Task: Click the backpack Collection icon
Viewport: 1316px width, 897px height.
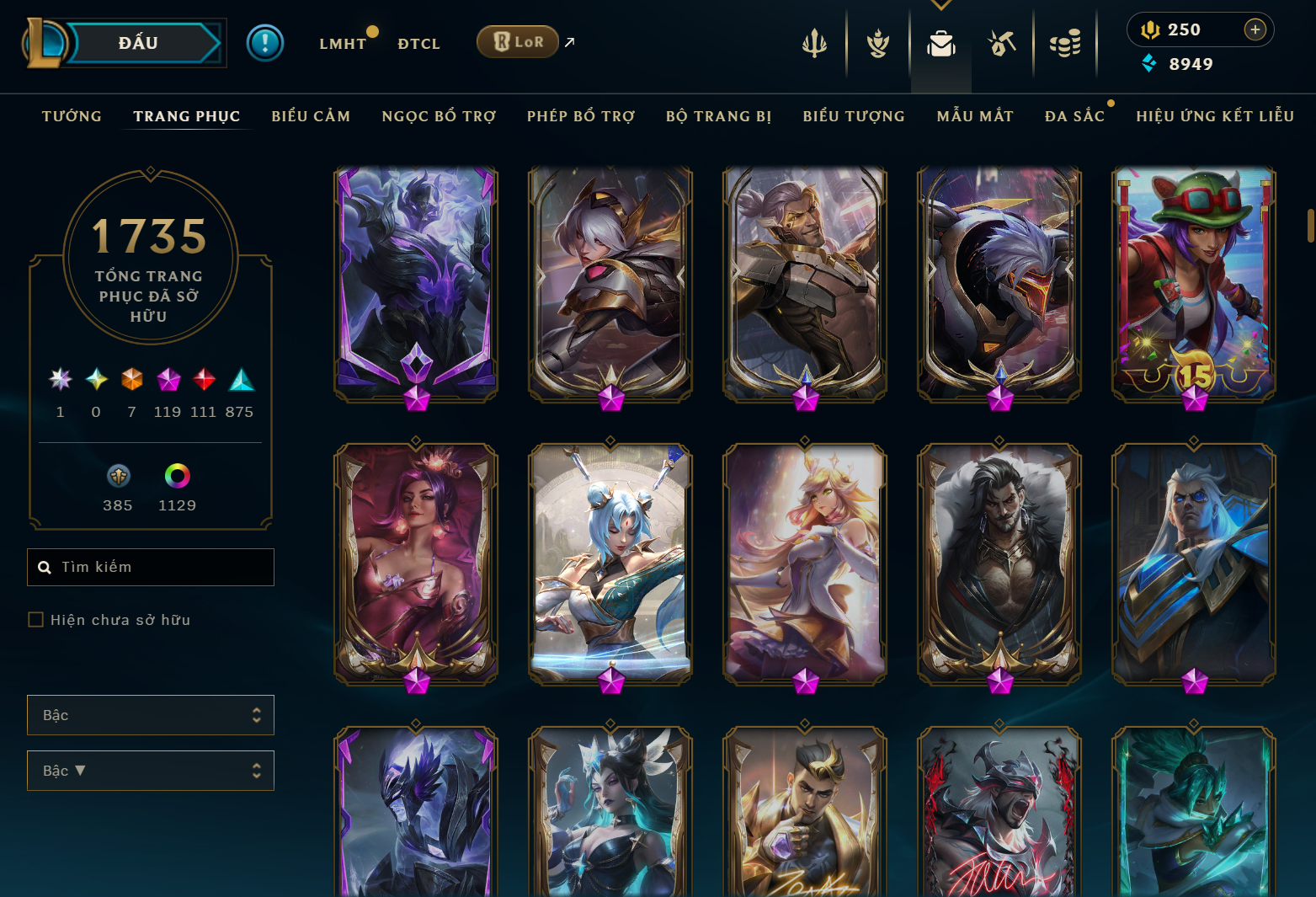Action: 940,42
